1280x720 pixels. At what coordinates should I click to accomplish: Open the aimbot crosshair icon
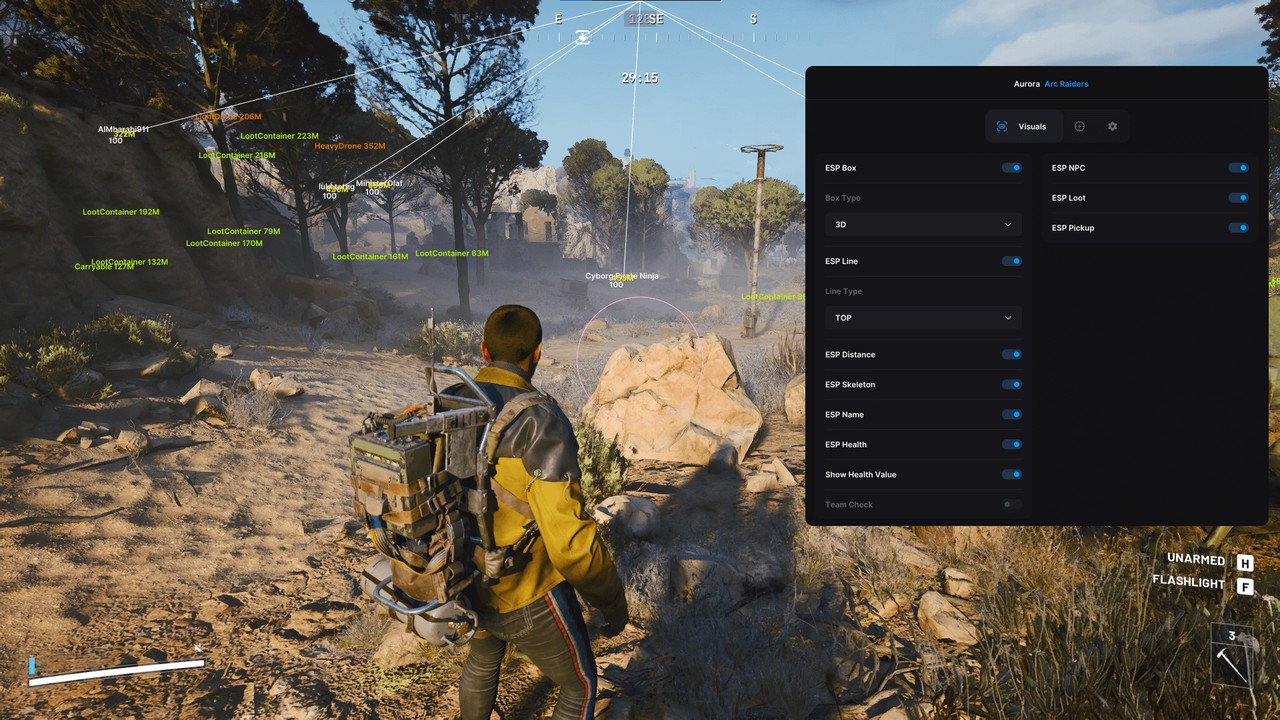(x=1079, y=126)
